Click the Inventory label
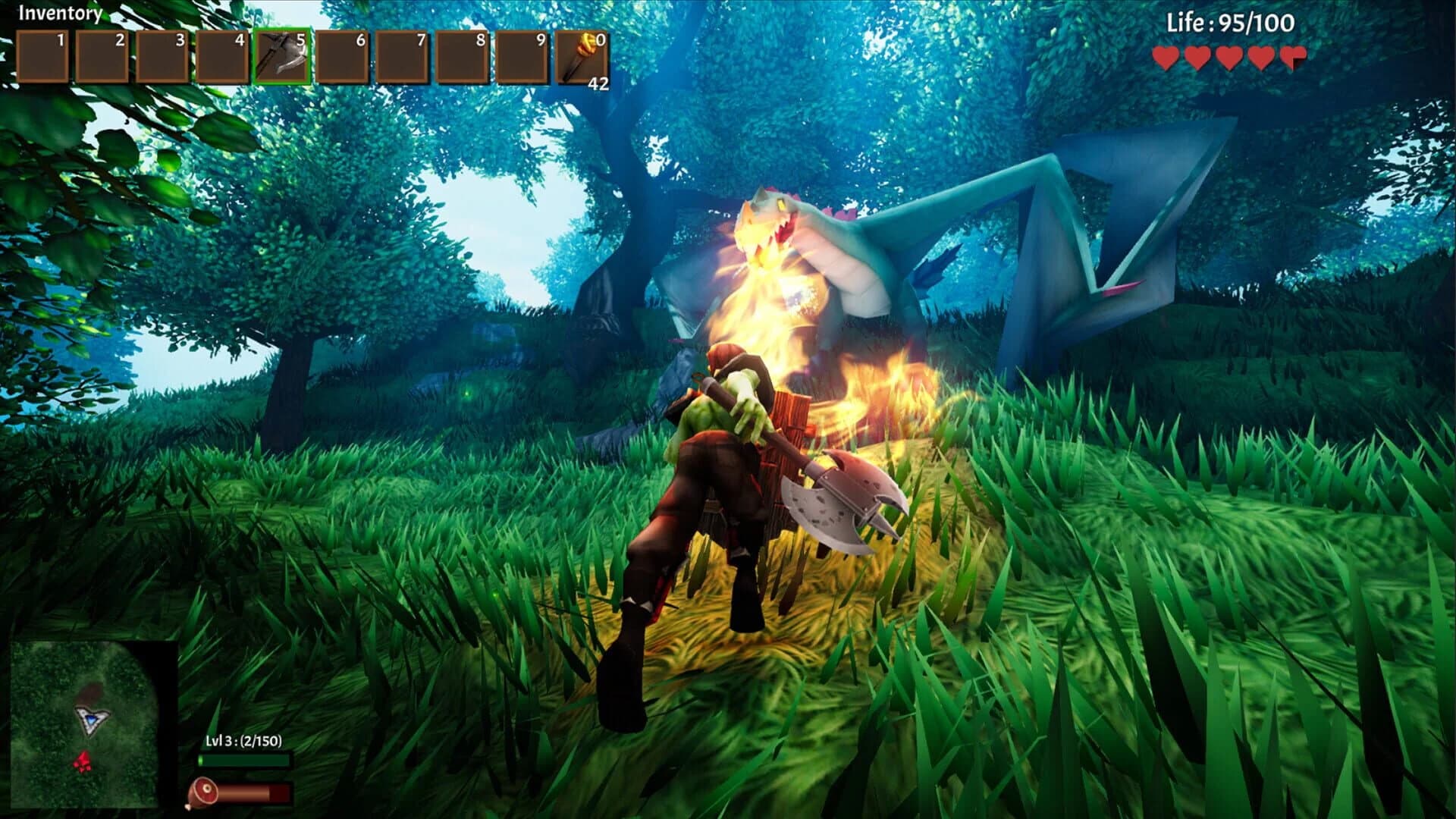The width and height of the screenshot is (1456, 819). [61, 12]
